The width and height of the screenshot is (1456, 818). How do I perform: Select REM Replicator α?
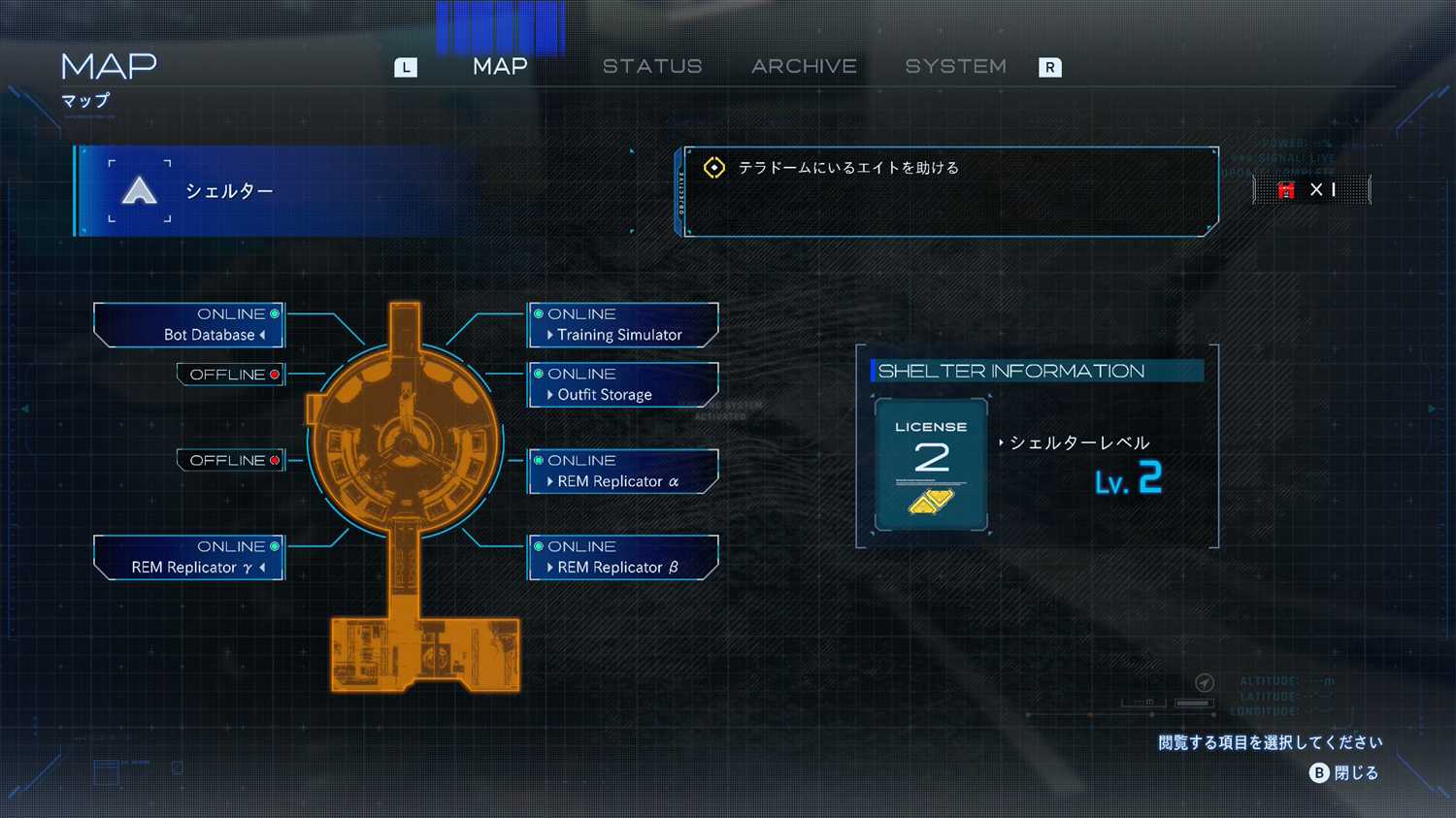(x=622, y=472)
